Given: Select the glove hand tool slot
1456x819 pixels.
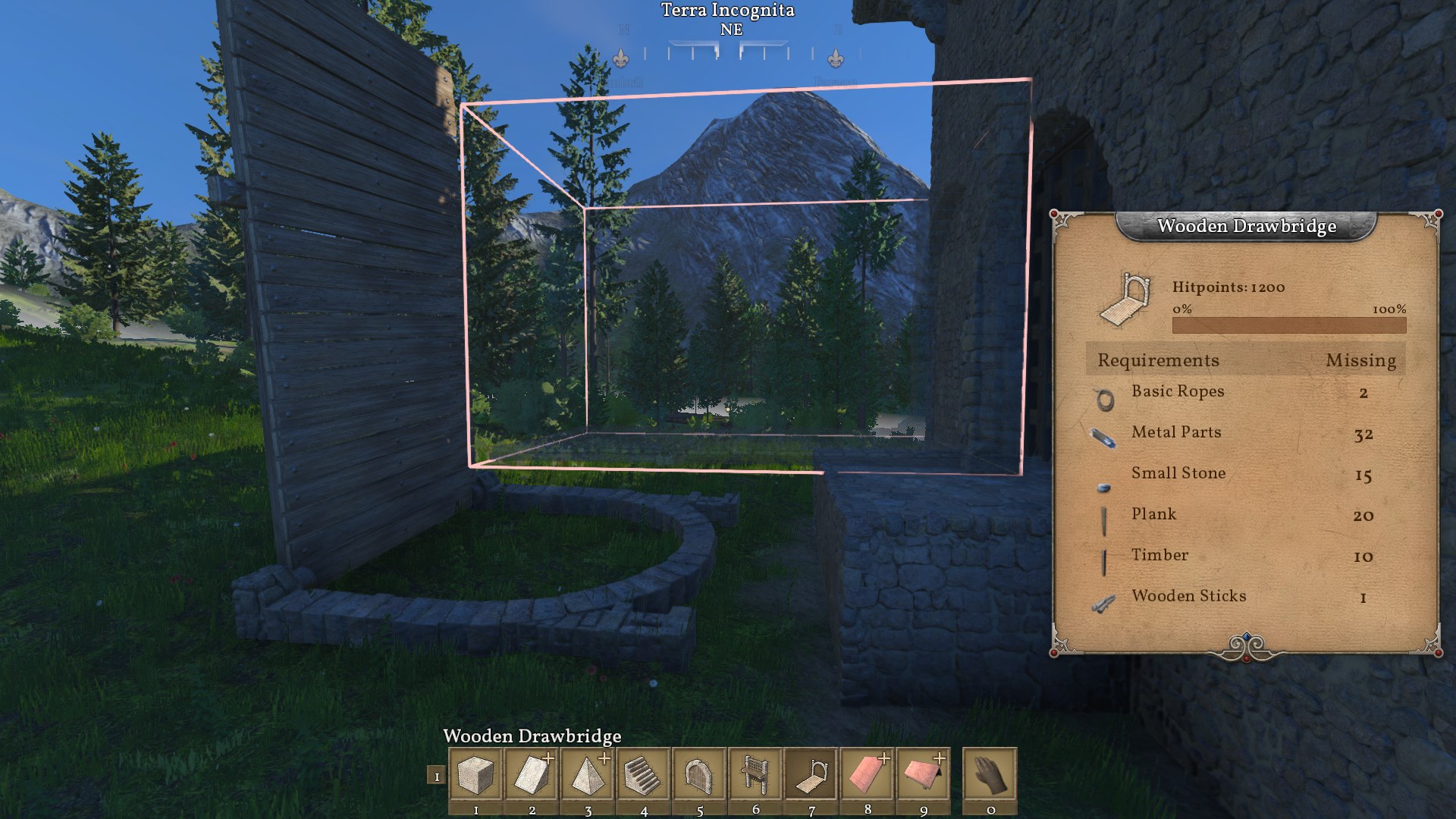Looking at the screenshot, I should coord(990,774).
